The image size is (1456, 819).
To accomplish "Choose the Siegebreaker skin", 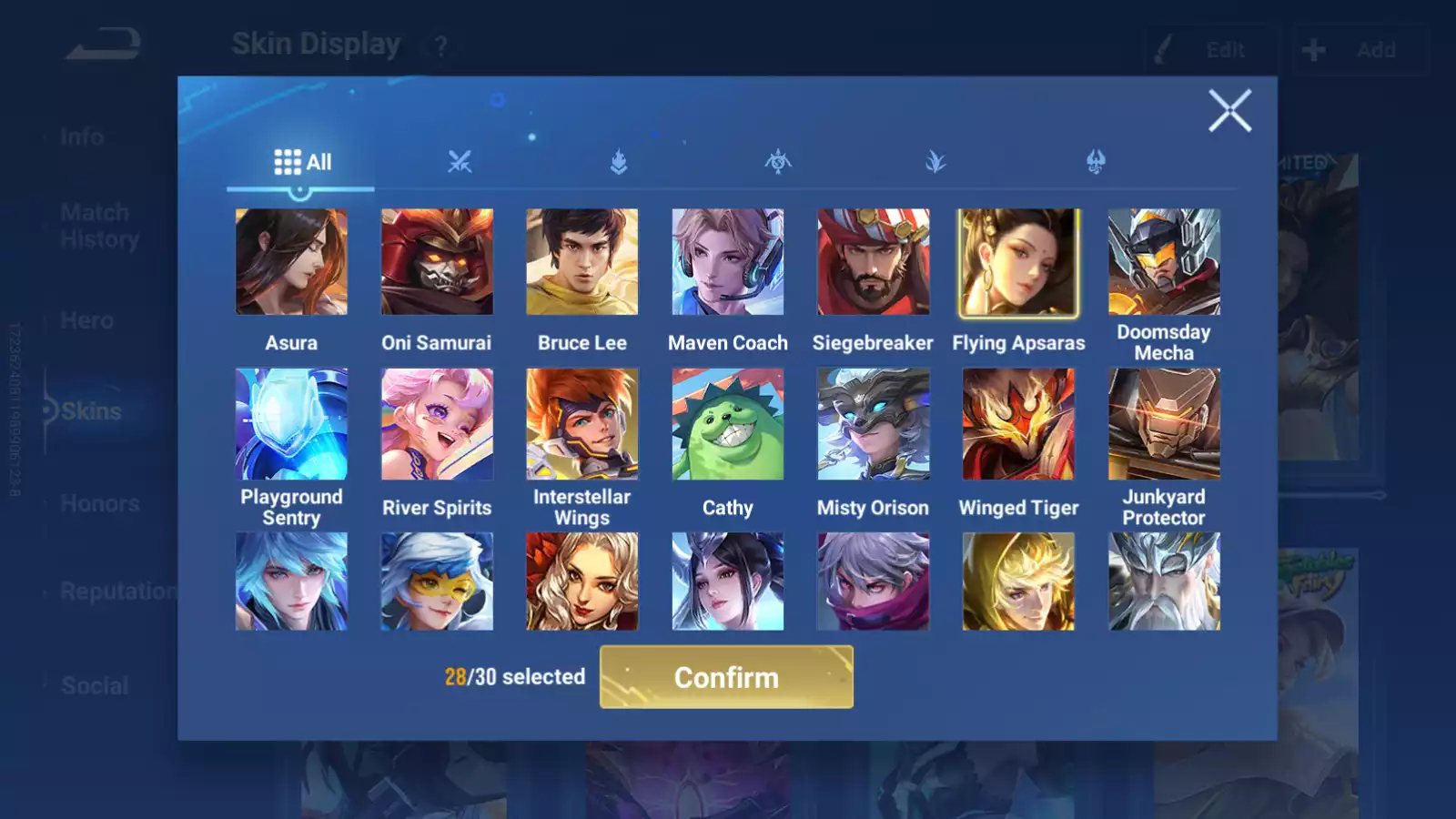I will 874,262.
